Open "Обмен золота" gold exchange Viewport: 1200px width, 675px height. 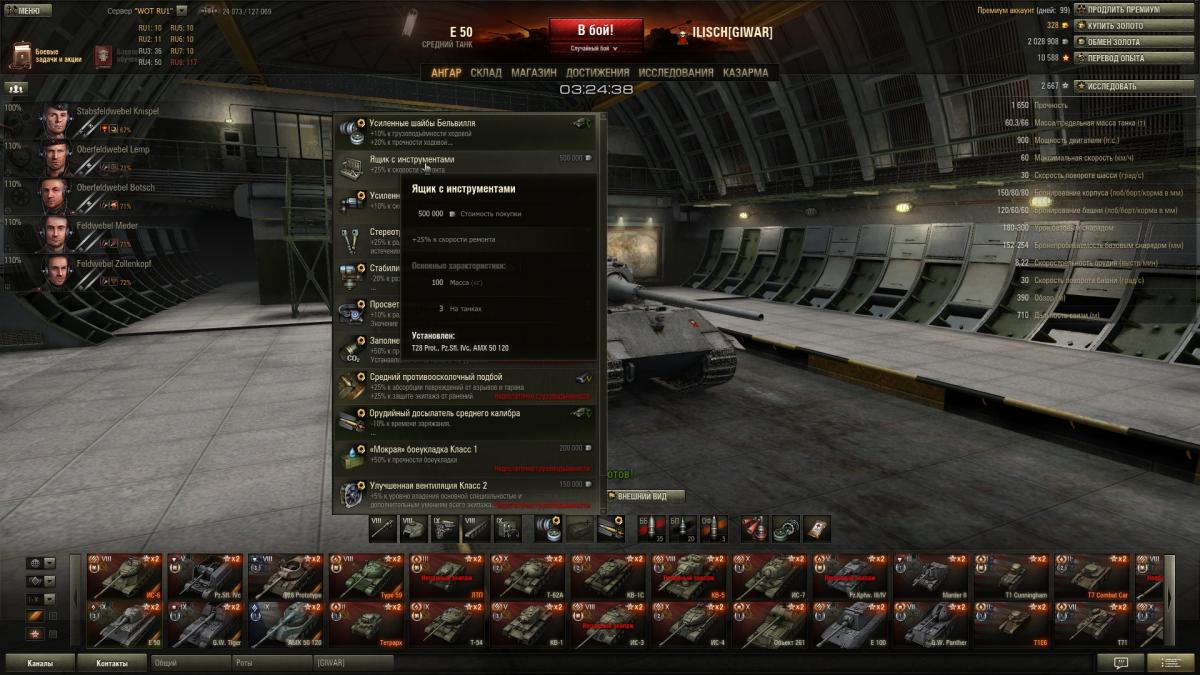(x=1120, y=42)
